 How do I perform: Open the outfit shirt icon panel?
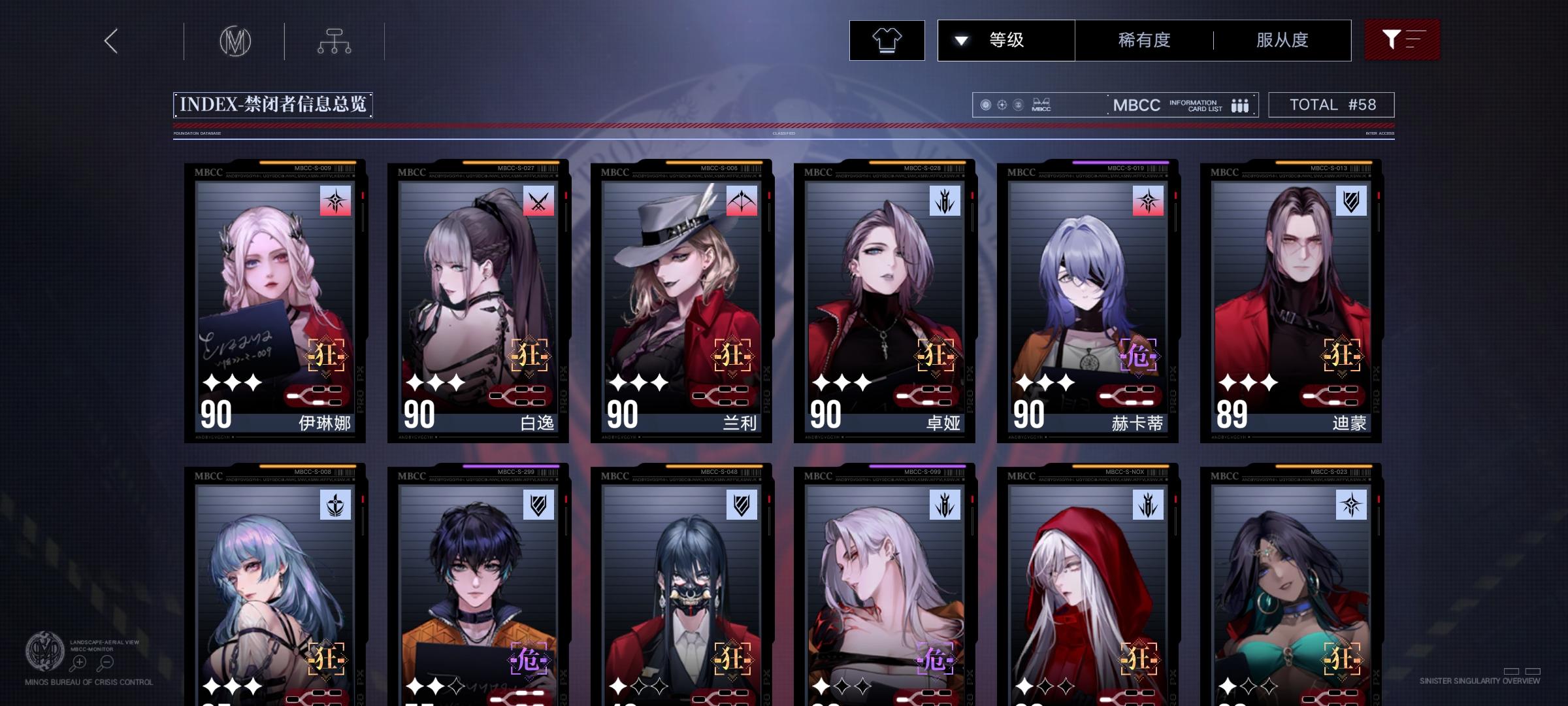887,40
